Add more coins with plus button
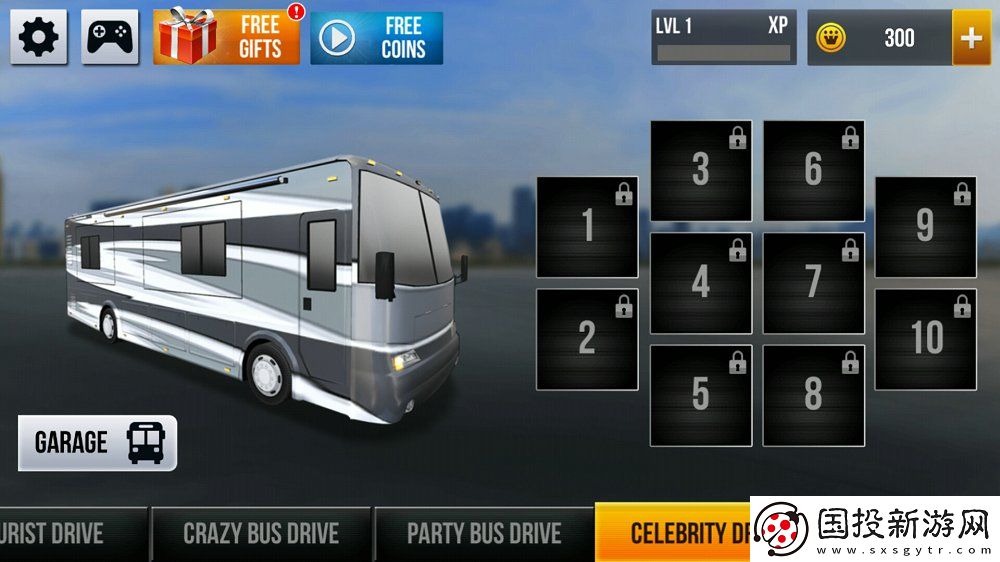Viewport: 1000px width, 562px height. (x=971, y=38)
